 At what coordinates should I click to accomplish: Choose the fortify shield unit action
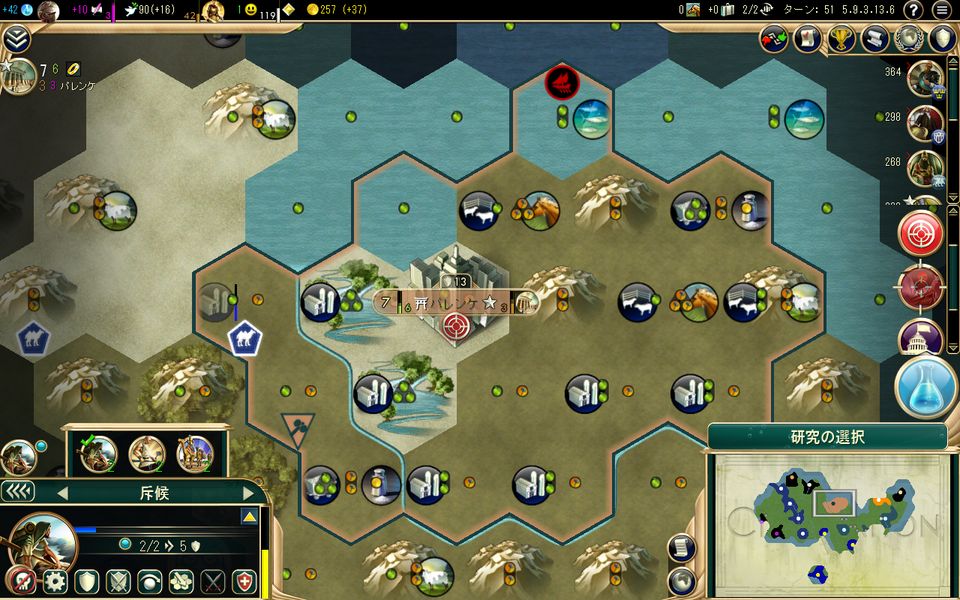coord(86,581)
